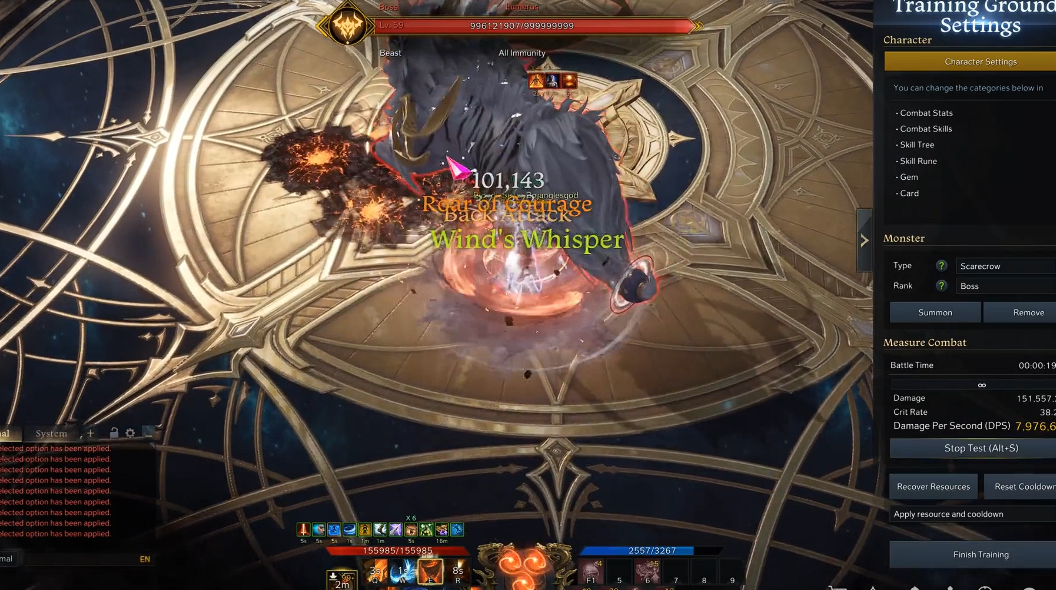This screenshot has height=590, width=1056.
Task: Use the F1 potion slot
Action: point(591,572)
